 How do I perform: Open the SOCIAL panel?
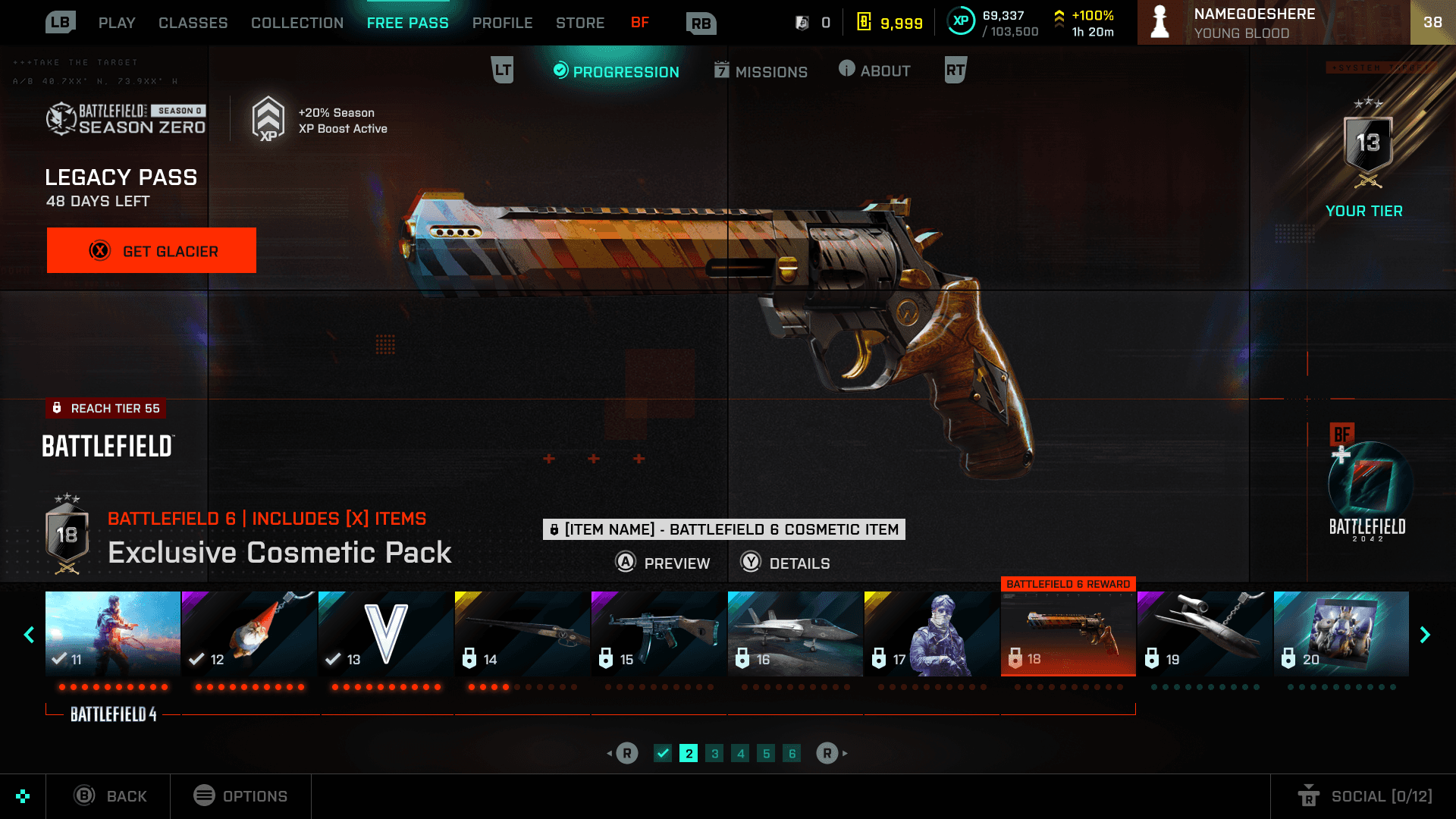1365,795
